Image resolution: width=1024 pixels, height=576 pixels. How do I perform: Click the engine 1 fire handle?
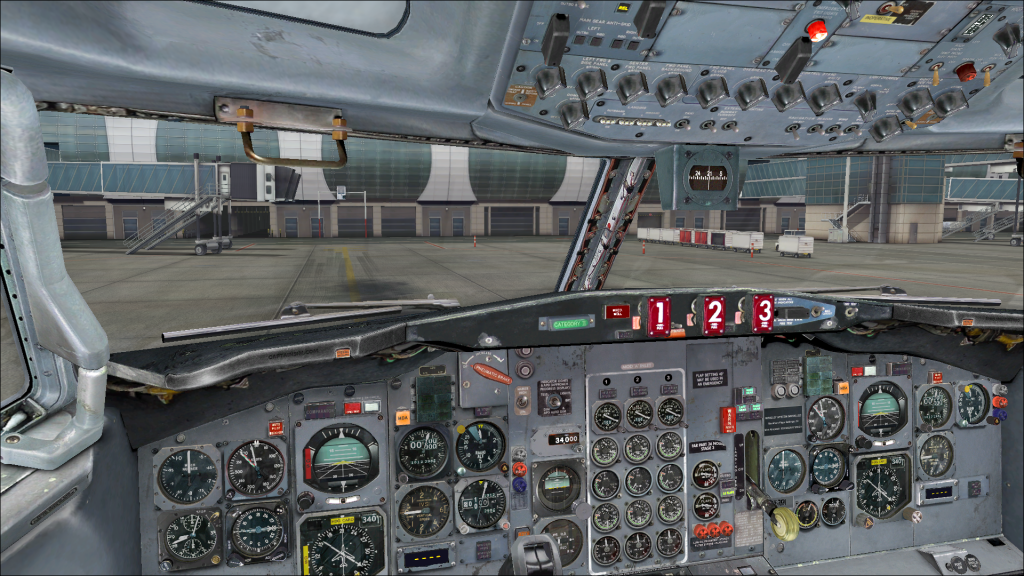point(658,316)
